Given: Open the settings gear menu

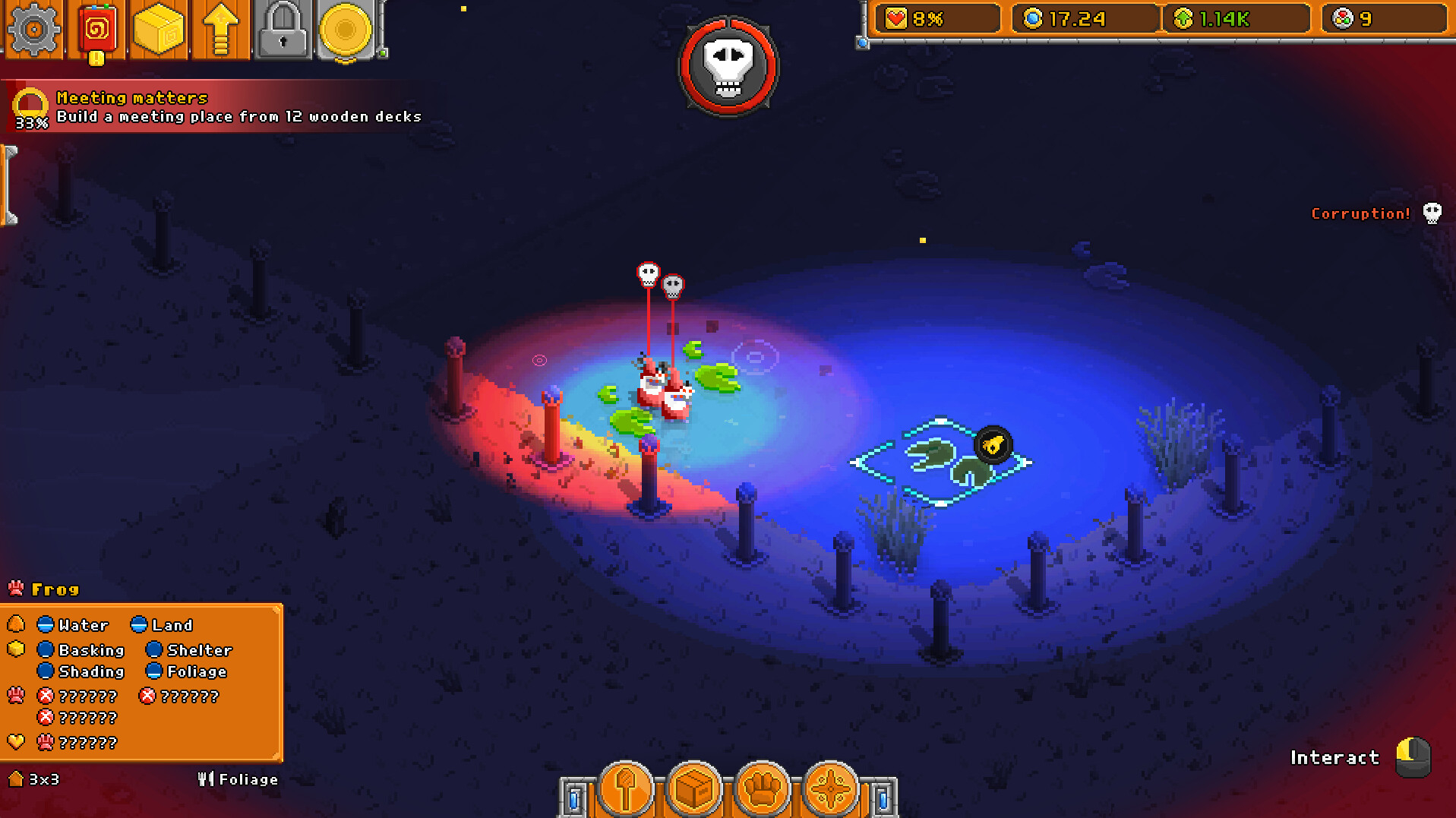Looking at the screenshot, I should (34, 30).
